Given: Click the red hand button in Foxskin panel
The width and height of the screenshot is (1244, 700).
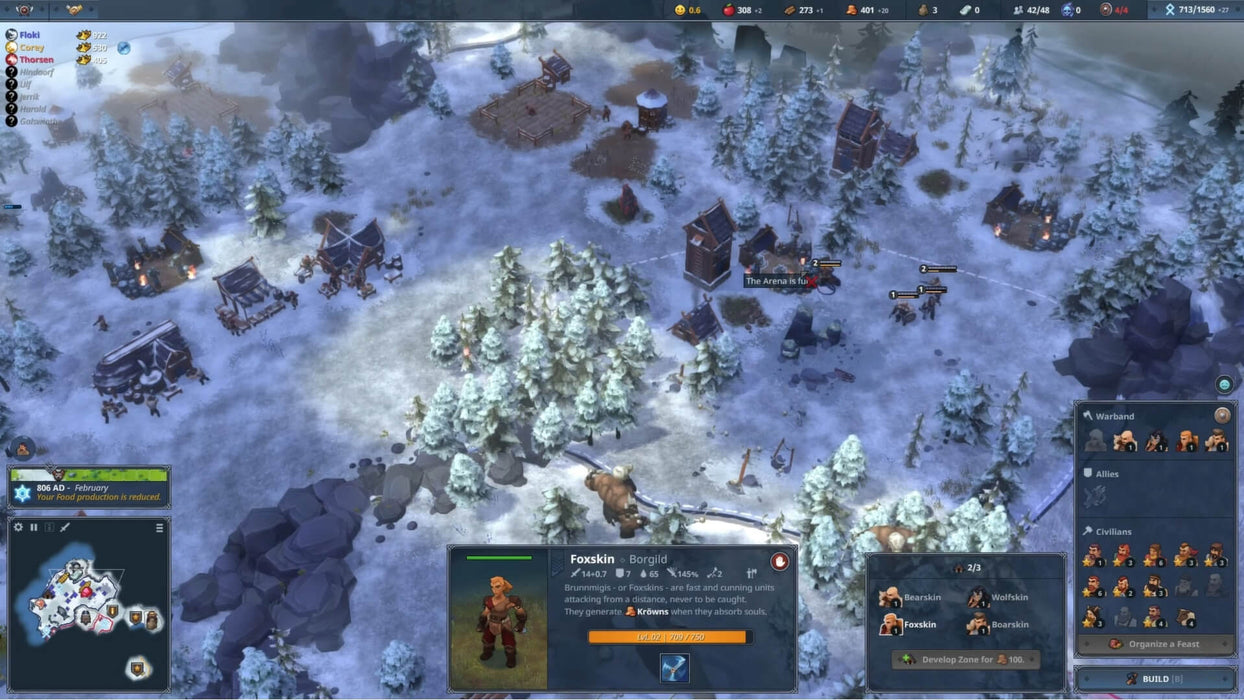Looking at the screenshot, I should (779, 562).
